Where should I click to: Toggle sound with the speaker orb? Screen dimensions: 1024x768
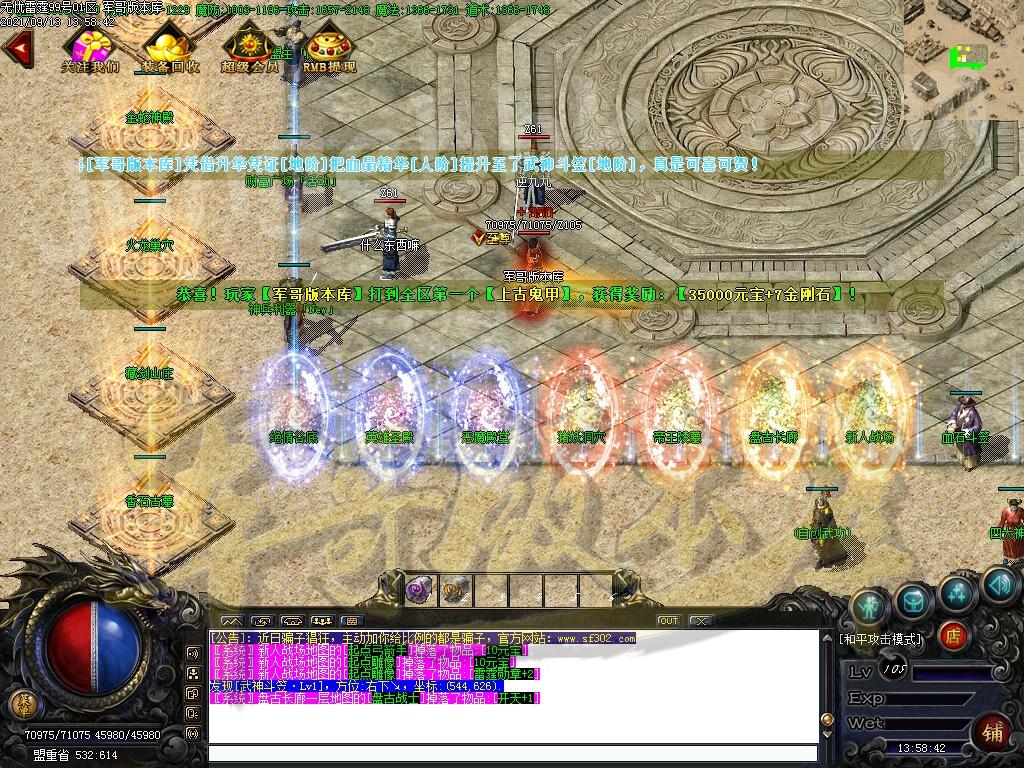pos(999,584)
